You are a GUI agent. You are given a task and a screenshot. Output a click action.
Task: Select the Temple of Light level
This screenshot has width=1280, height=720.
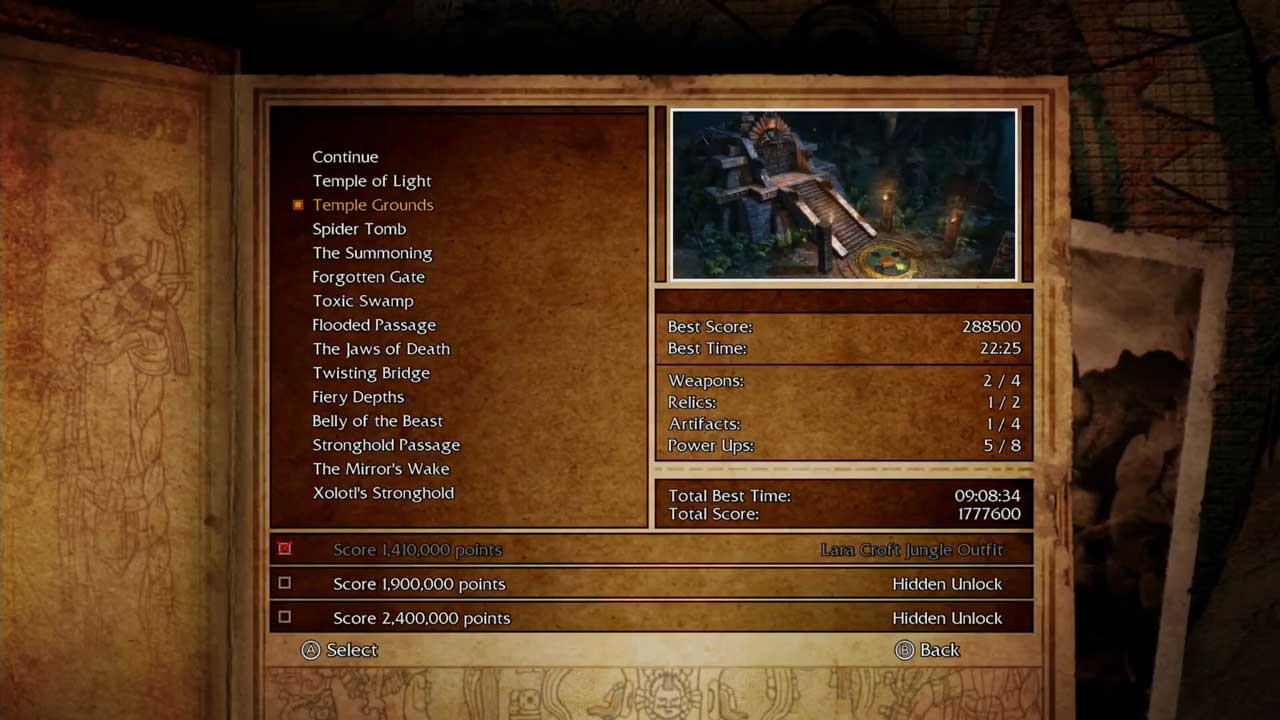(x=371, y=181)
